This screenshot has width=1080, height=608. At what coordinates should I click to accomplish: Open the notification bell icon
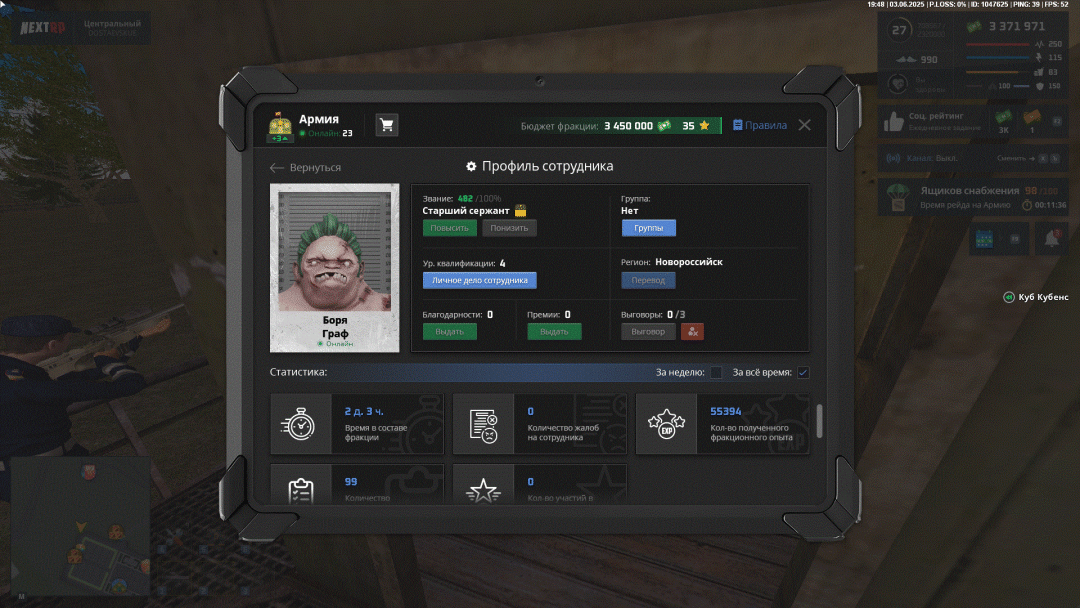coord(1051,239)
